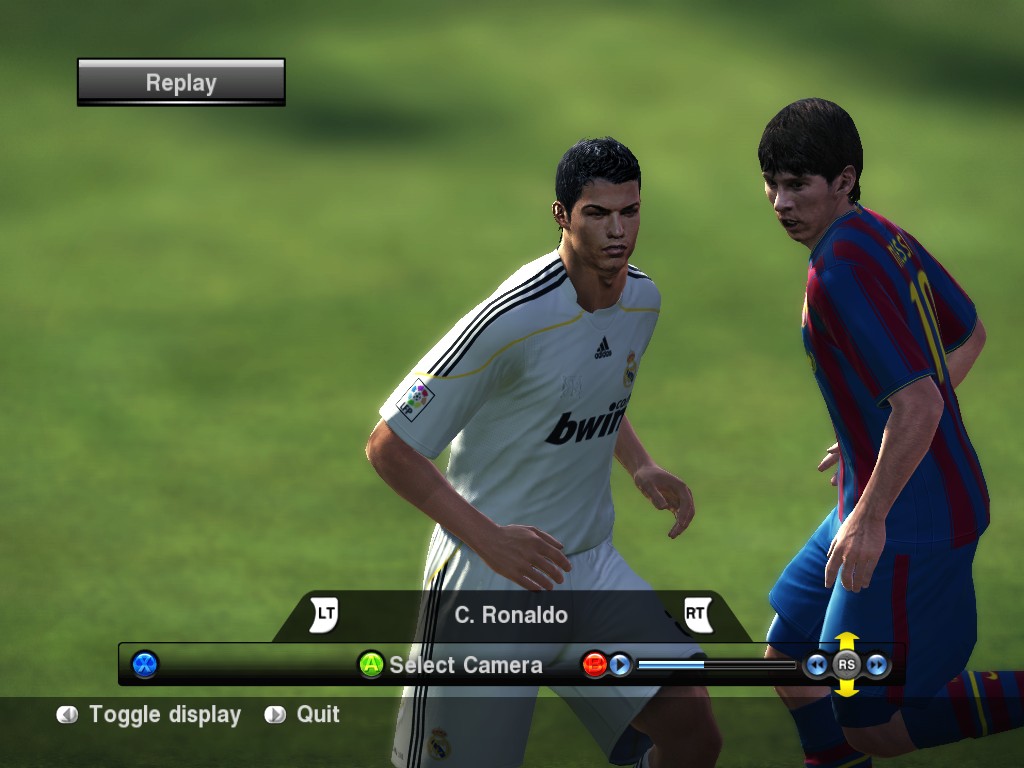Fast-forward the replay using the double-right arrow
Image resolution: width=1024 pixels, height=768 pixels.
coord(877,664)
